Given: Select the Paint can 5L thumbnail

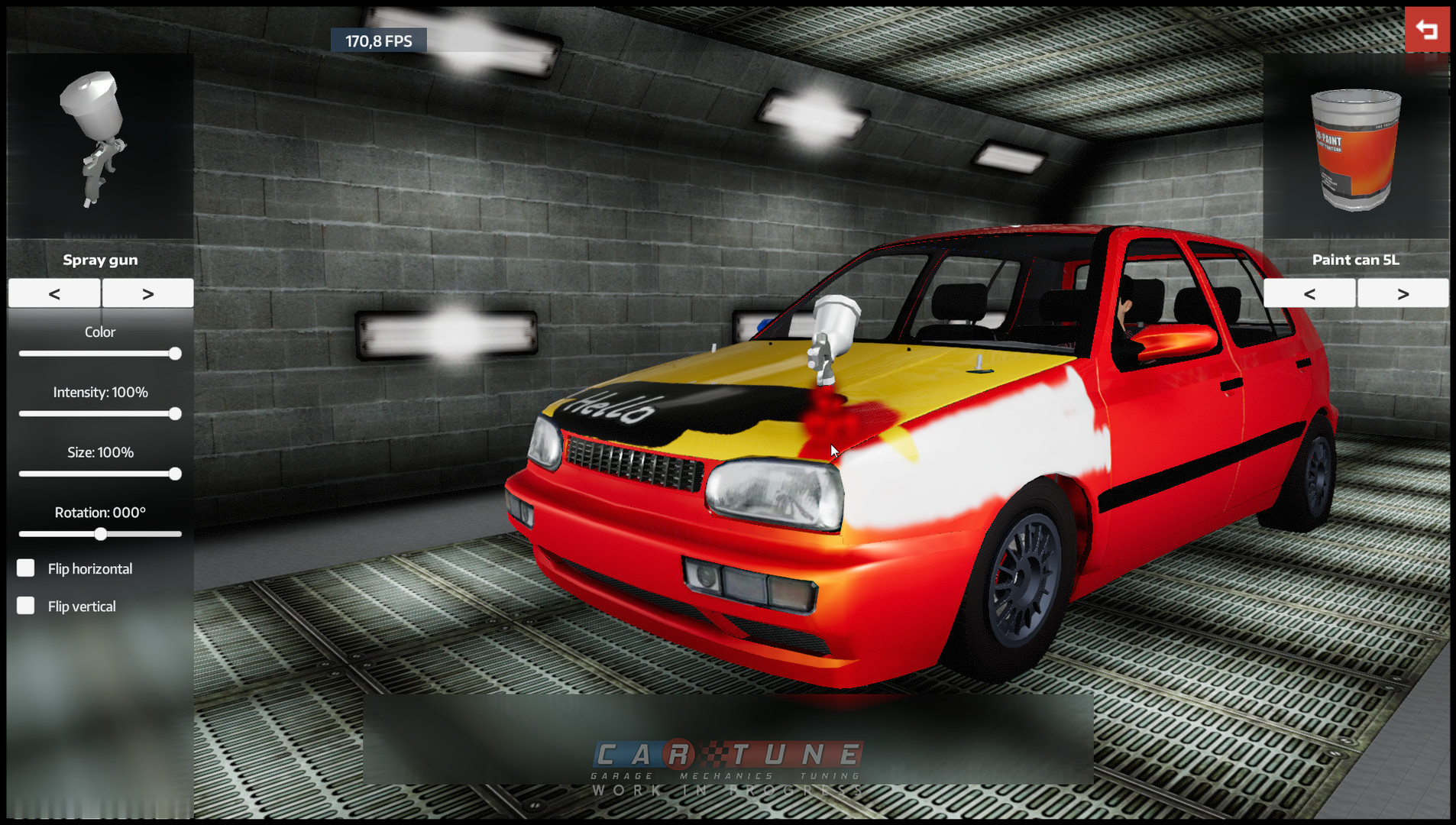Looking at the screenshot, I should coord(1355,149).
